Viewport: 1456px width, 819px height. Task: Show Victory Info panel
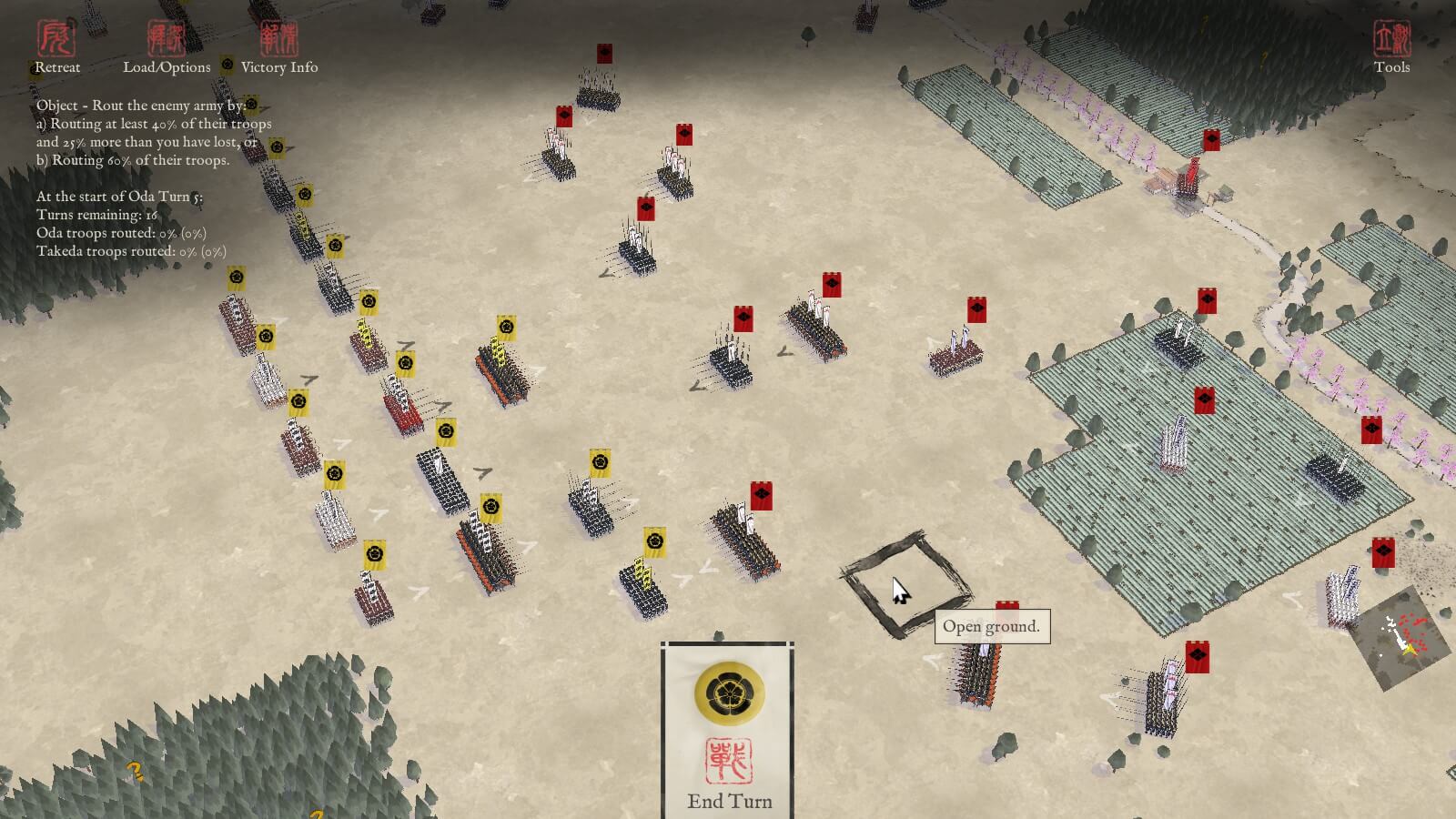[279, 47]
